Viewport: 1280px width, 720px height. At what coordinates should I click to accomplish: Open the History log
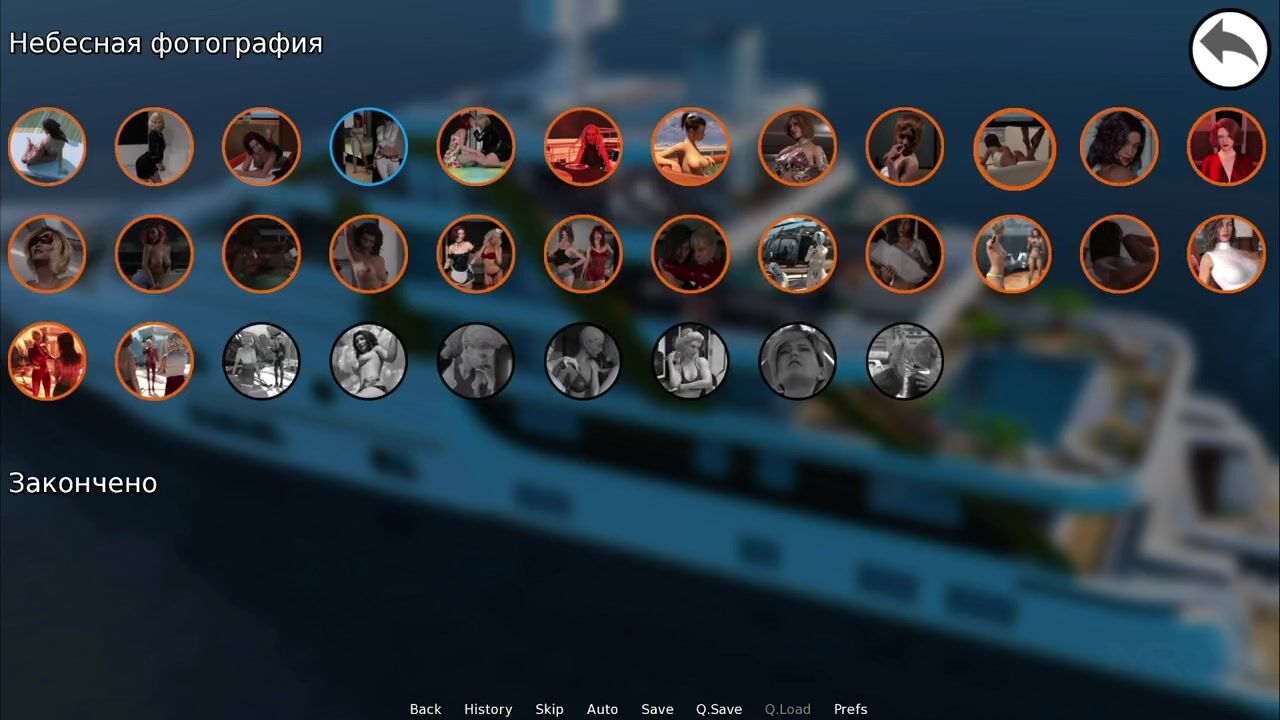click(x=488, y=709)
